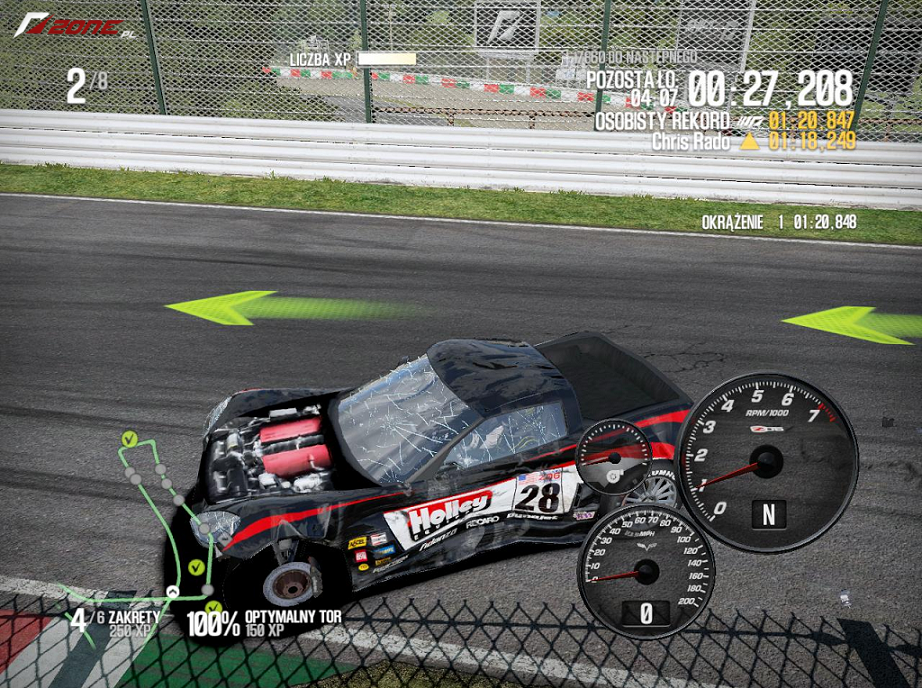The image size is (922, 688).
Task: Select the Zakręty corners objective tracker
Action: (x=113, y=622)
